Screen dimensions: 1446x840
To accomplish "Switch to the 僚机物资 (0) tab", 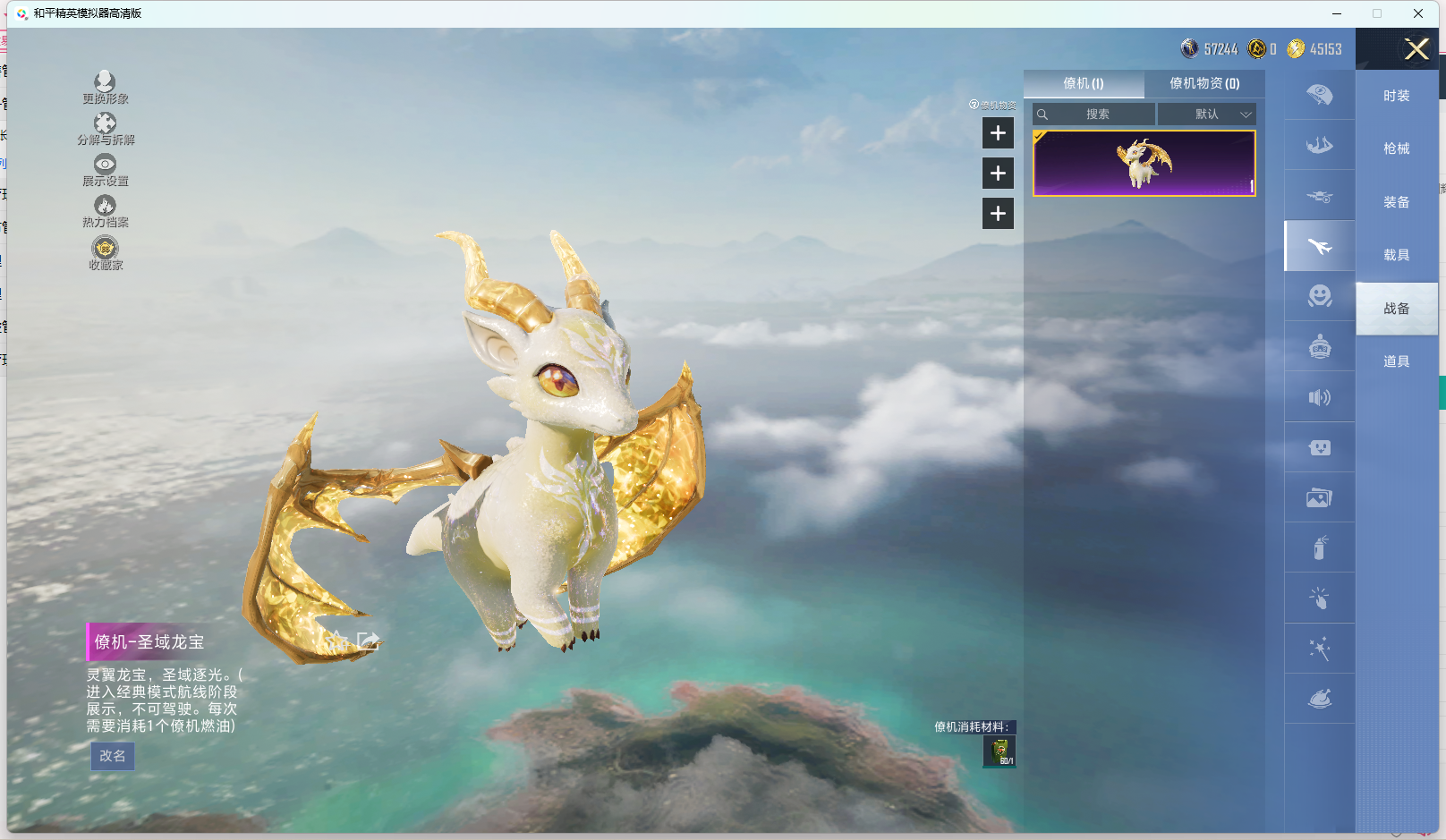I will 1204,83.
